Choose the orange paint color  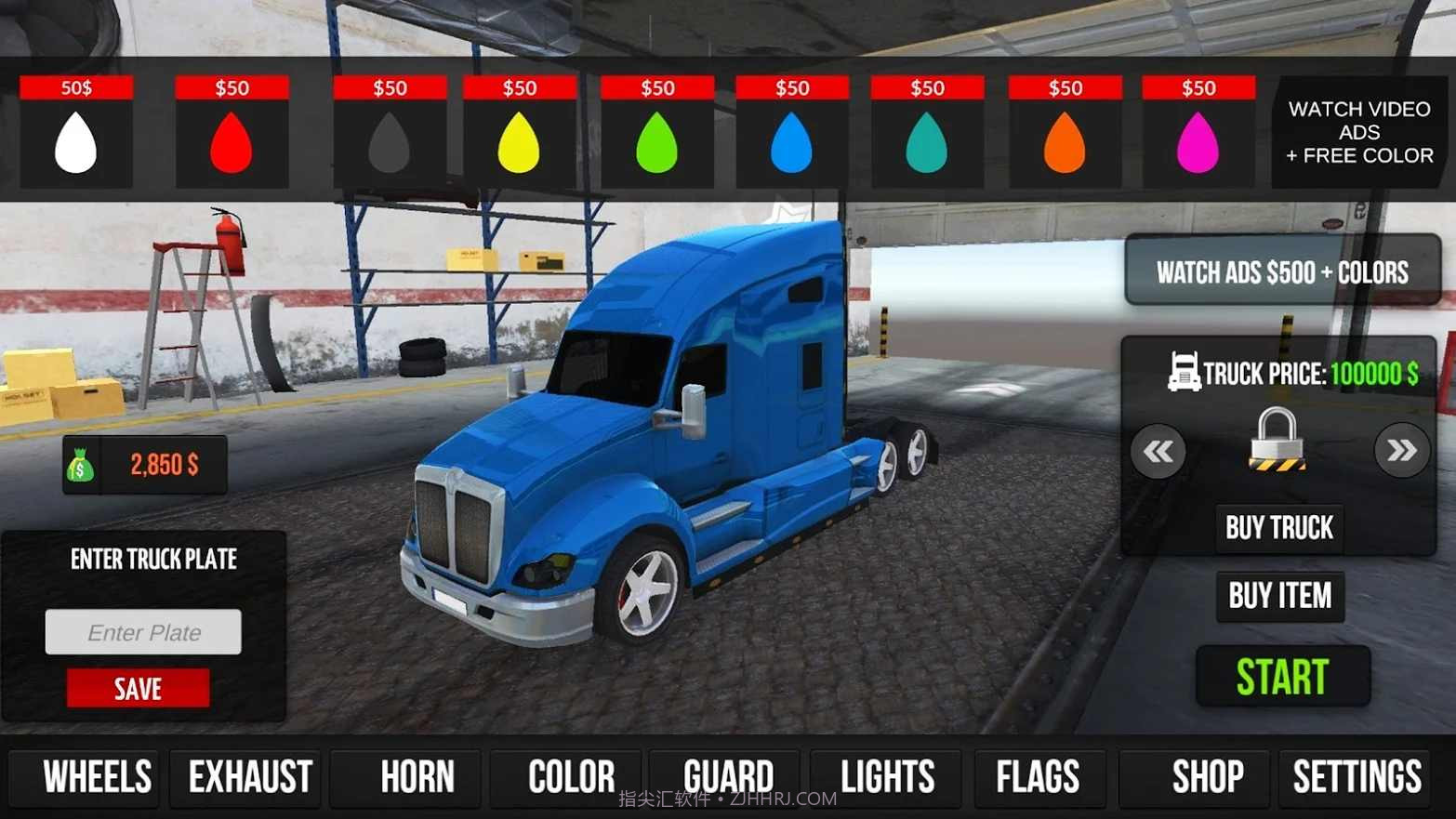point(1065,142)
